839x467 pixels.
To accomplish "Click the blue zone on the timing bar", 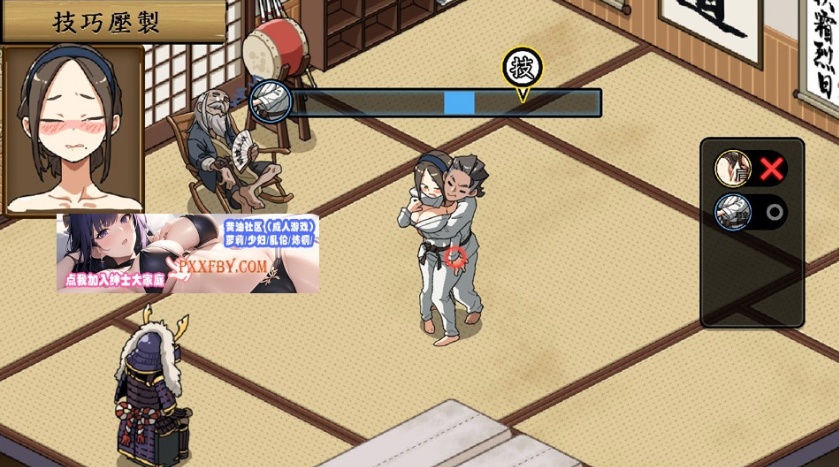I will click(459, 103).
